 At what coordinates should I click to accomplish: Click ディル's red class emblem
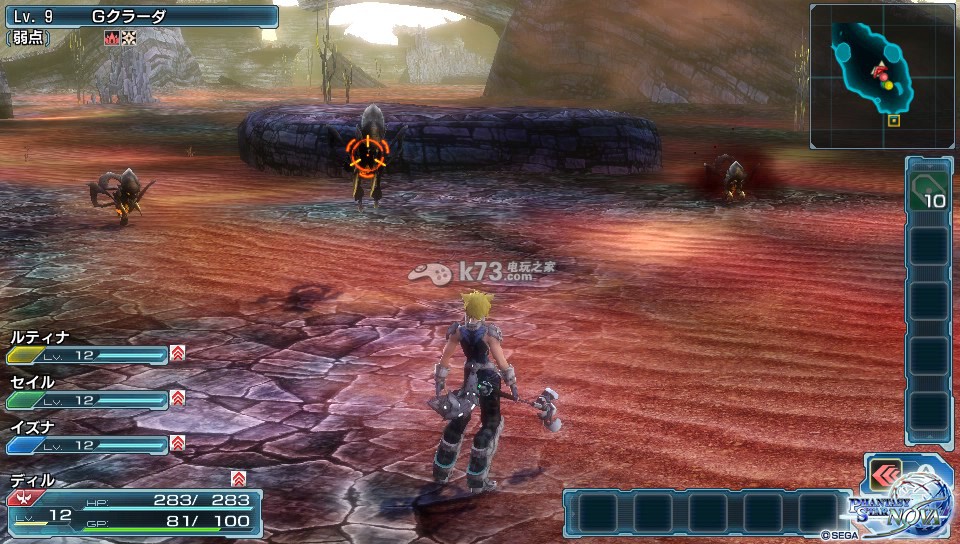click(20, 497)
